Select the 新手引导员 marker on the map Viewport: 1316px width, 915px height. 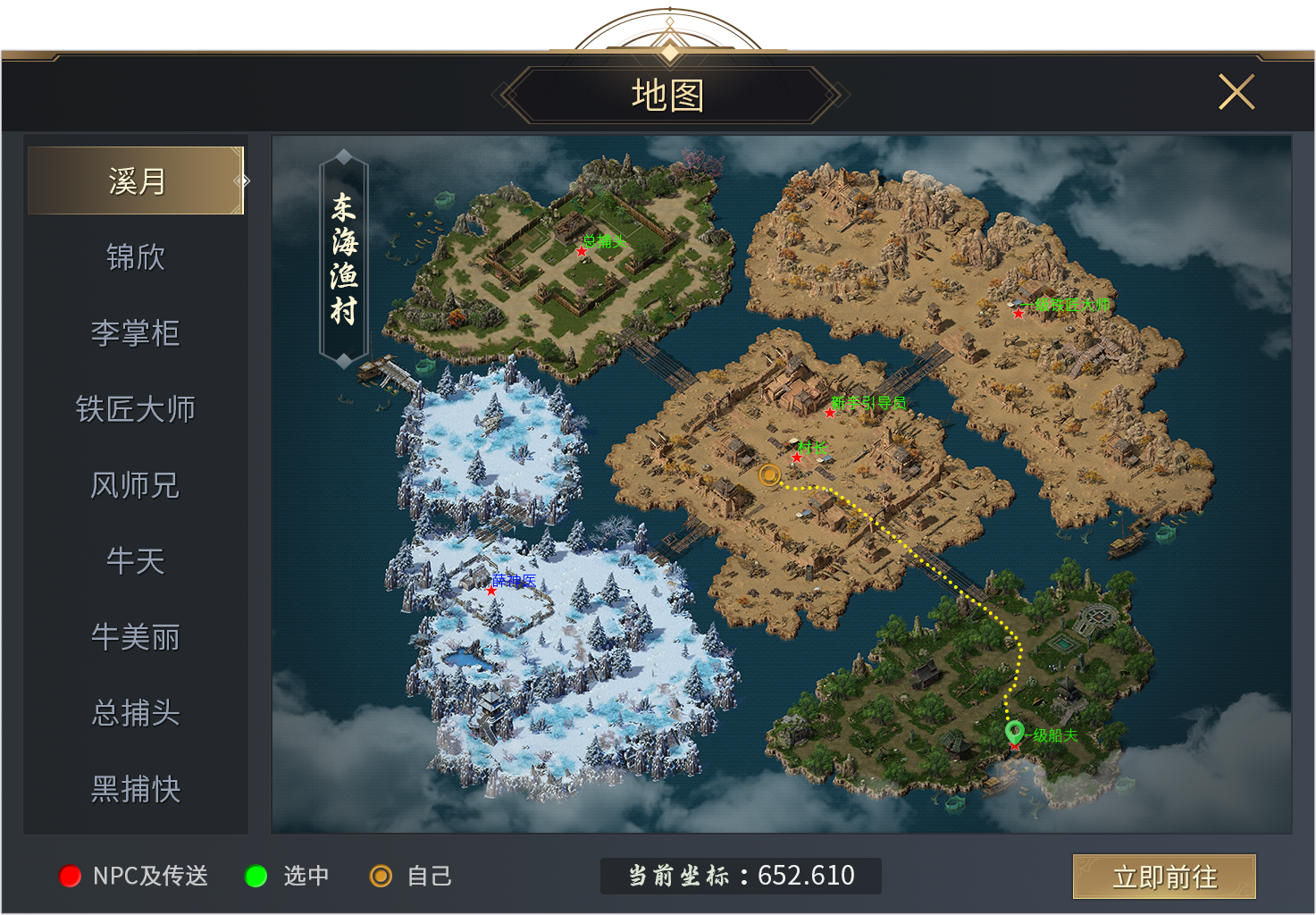point(830,412)
